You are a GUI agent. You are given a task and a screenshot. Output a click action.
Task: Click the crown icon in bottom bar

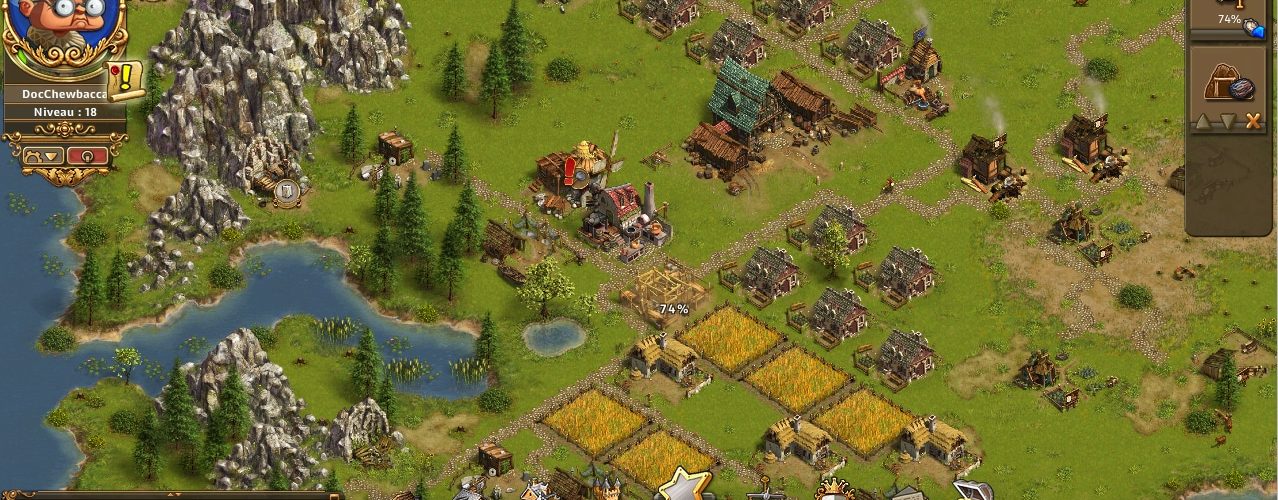point(832,489)
